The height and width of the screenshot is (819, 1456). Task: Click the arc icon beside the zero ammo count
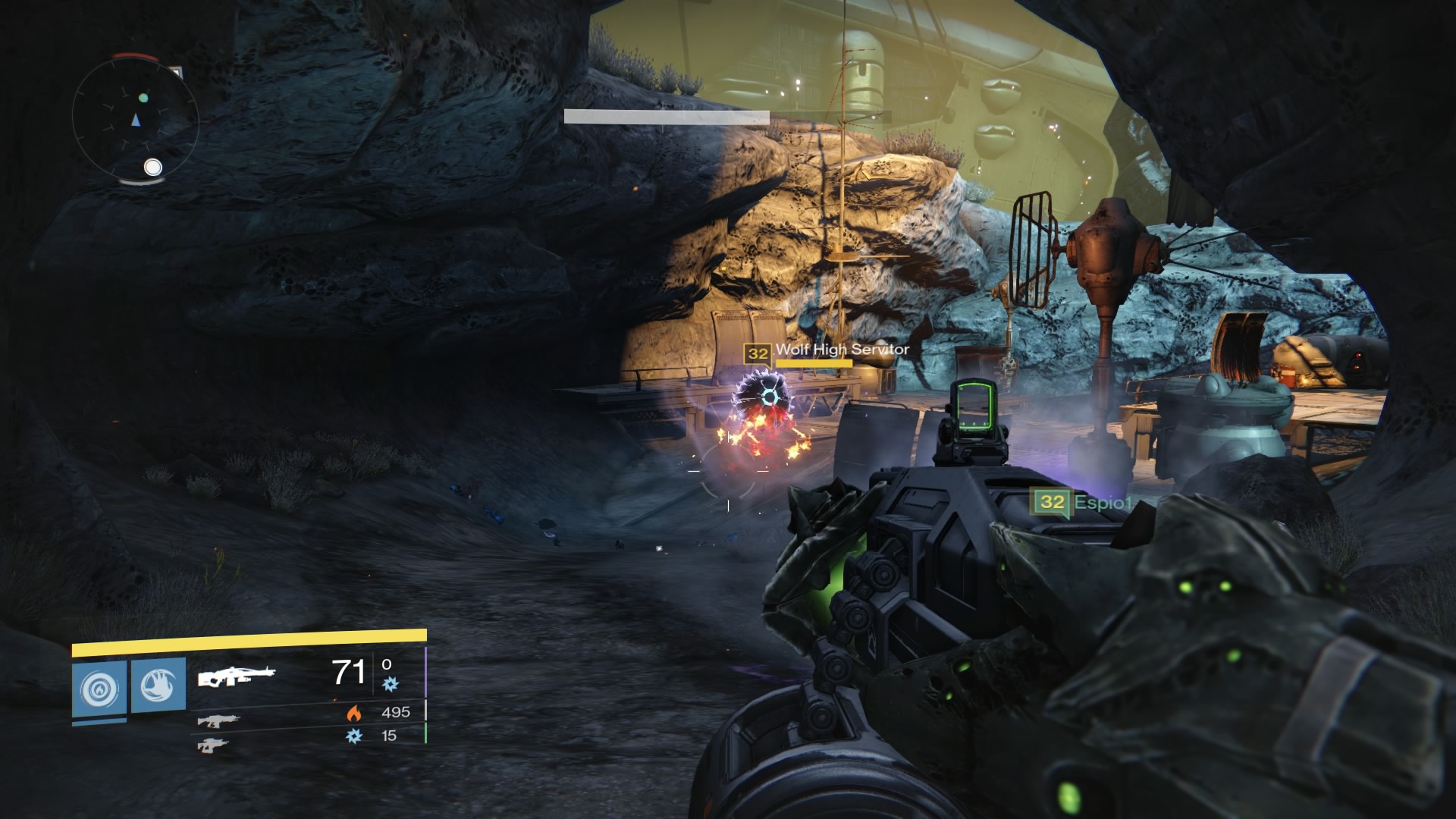(391, 684)
